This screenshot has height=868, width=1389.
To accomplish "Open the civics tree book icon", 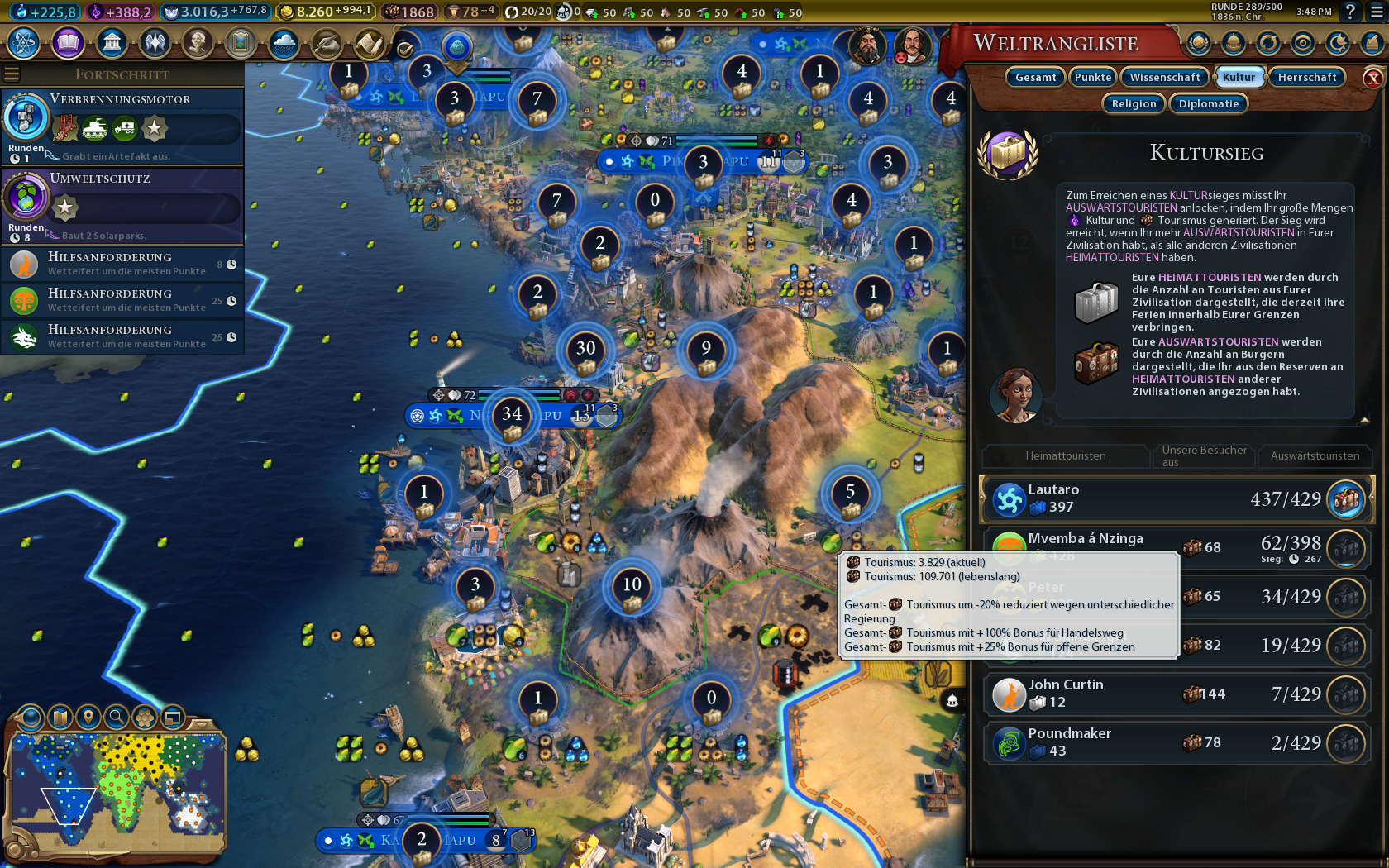I will 68,42.
